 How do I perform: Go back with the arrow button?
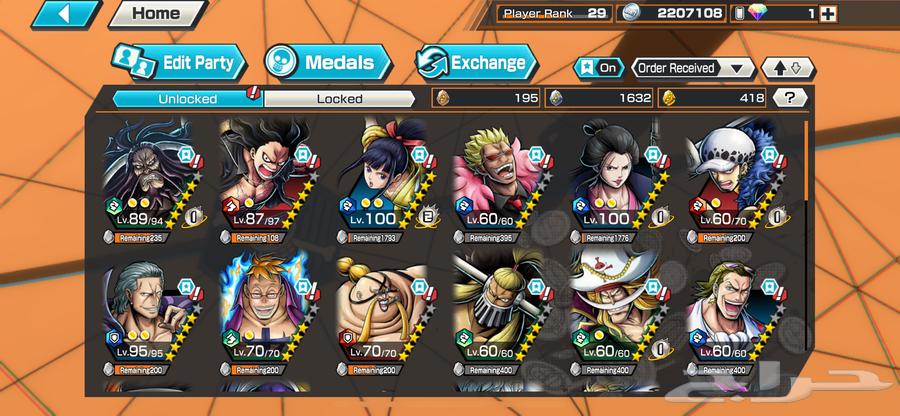[x=49, y=14]
